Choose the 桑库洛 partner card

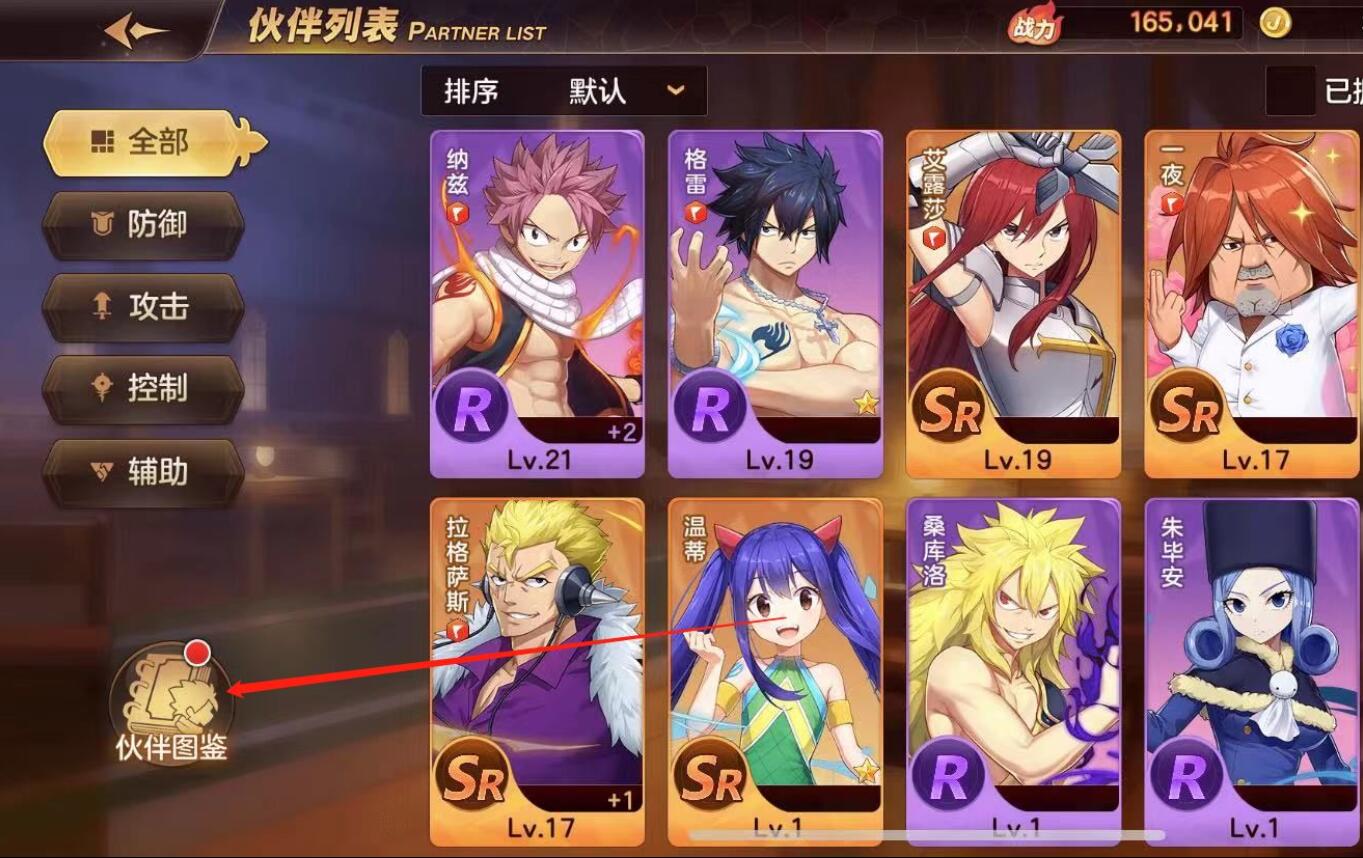[1013, 670]
